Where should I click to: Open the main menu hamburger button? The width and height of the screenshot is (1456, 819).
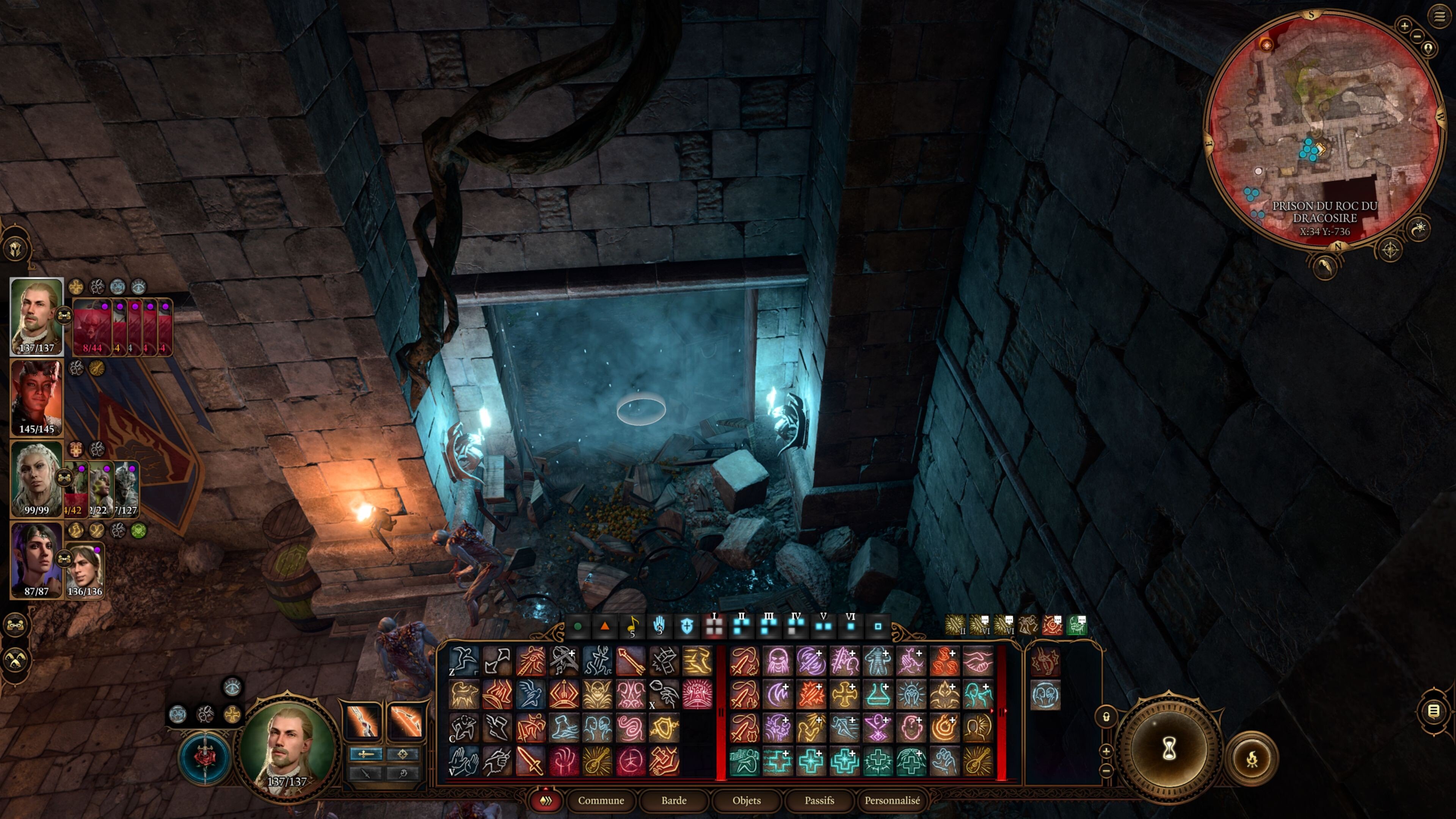pyautogui.click(x=1439, y=16)
